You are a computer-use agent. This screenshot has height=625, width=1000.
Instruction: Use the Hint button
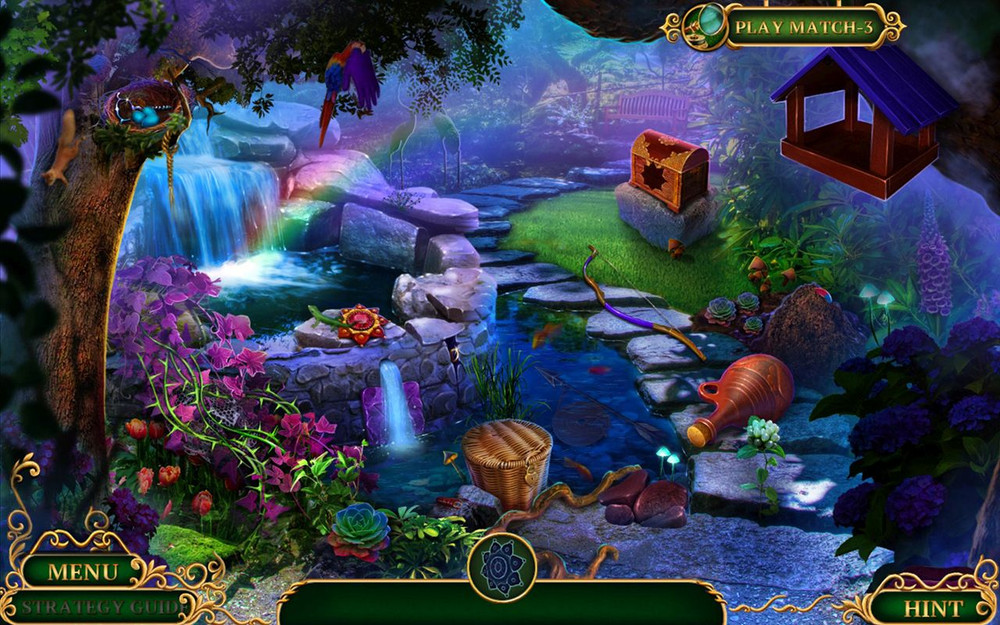pyautogui.click(x=932, y=607)
